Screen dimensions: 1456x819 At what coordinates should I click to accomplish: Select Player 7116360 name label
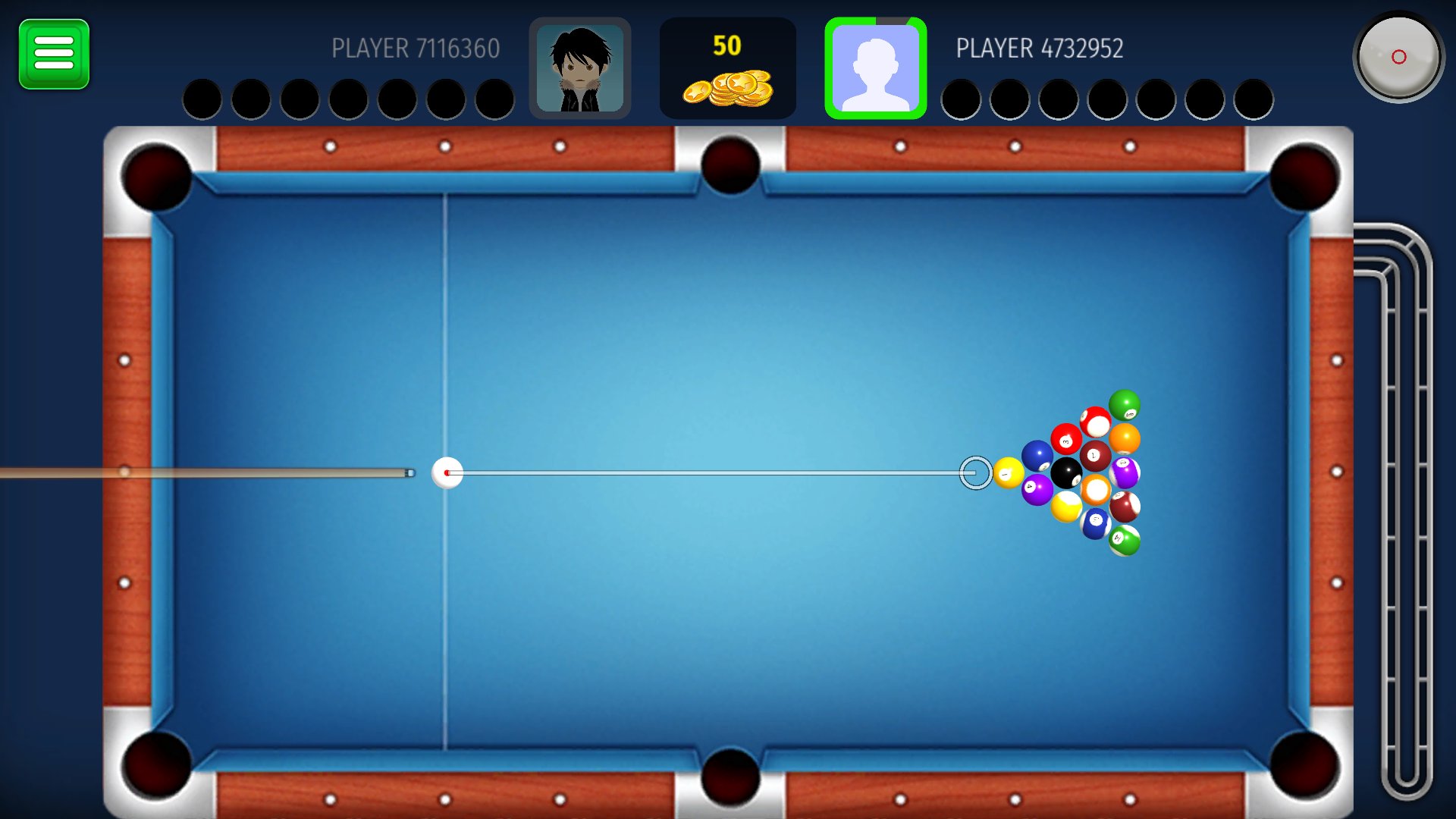(414, 49)
